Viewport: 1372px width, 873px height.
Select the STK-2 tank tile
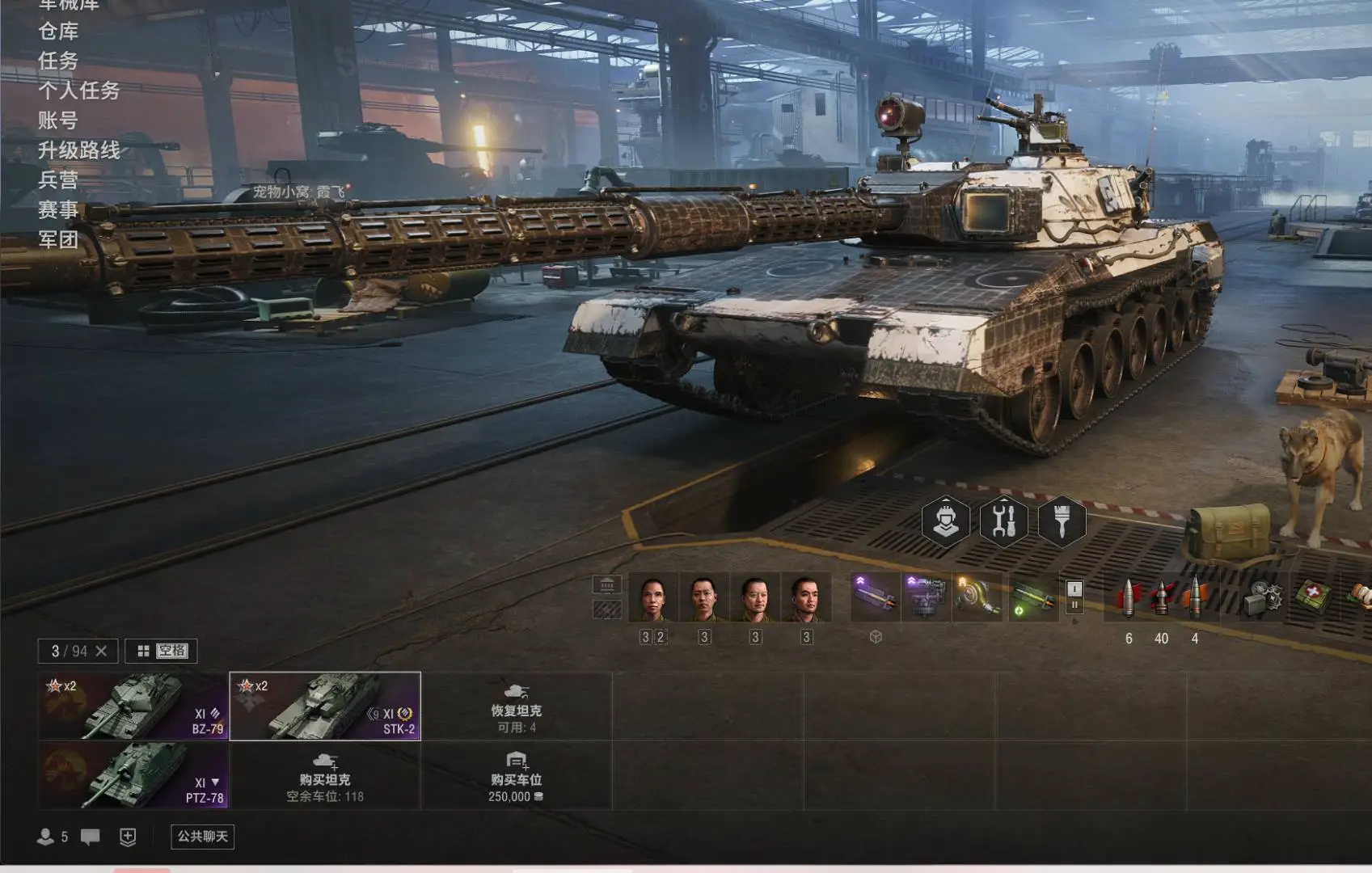(325, 706)
